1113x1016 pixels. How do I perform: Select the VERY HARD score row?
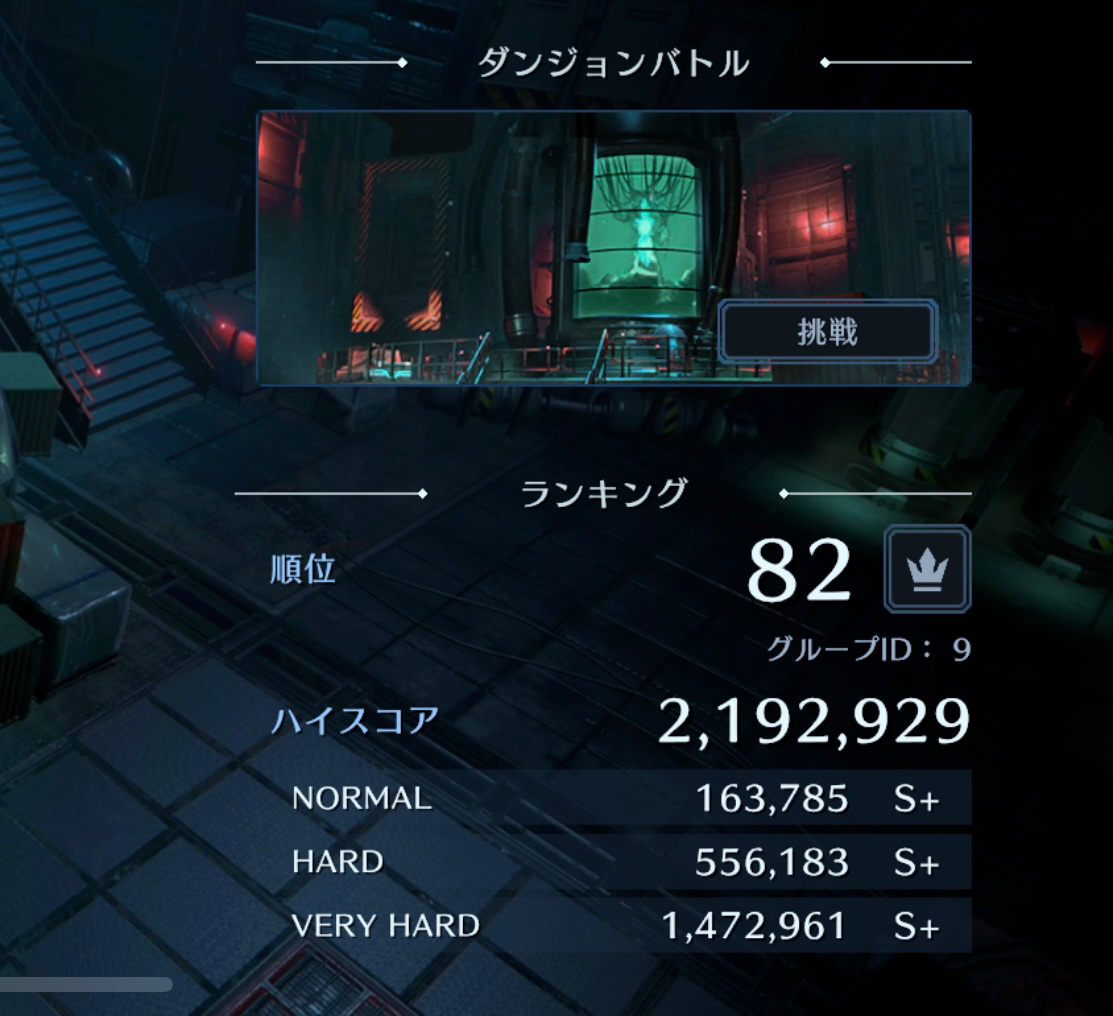coord(615,926)
